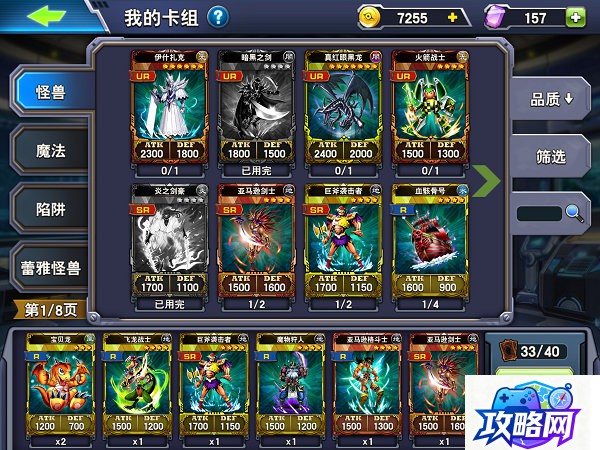Switch to the 魔法 spell tab
The image size is (600, 450).
point(50,151)
